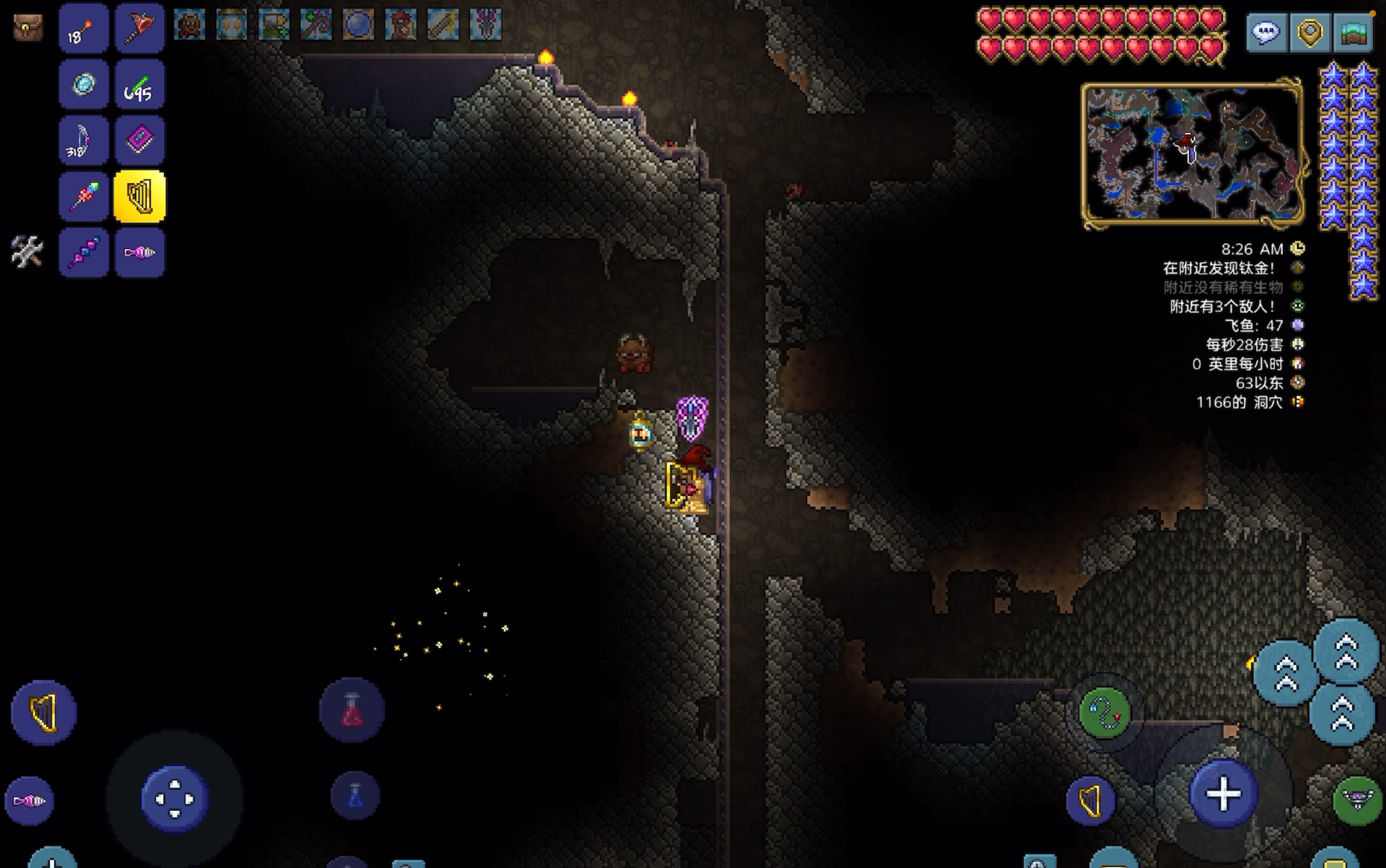Click the gold-framed minimap

(x=1192, y=154)
